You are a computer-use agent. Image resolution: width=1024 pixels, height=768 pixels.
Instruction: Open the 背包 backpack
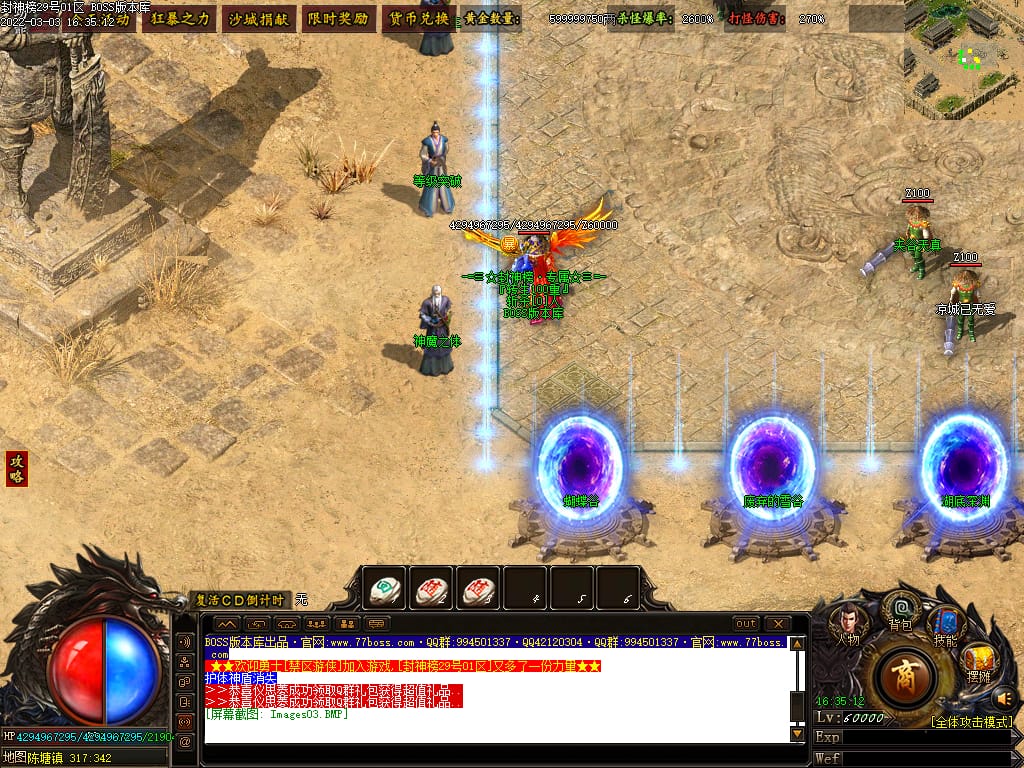[901, 610]
